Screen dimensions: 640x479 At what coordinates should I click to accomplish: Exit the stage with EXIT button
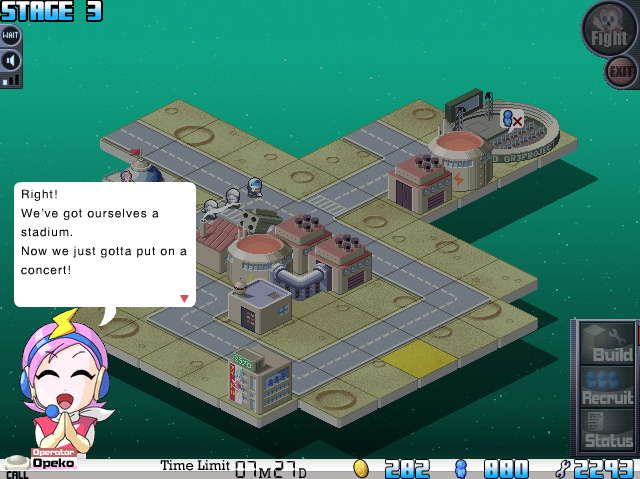point(621,71)
